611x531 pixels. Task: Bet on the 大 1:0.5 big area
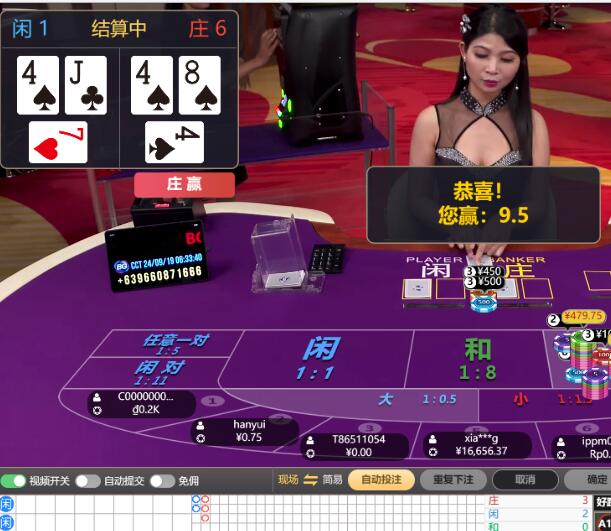coord(410,399)
